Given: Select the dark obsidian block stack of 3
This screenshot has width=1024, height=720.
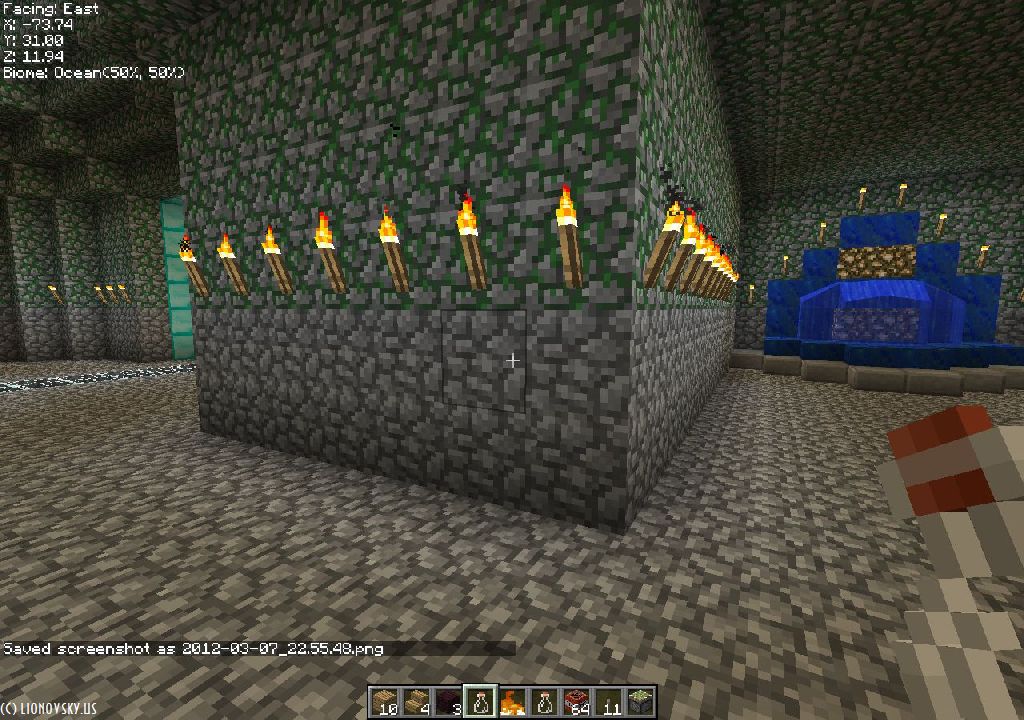Looking at the screenshot, I should [448, 702].
